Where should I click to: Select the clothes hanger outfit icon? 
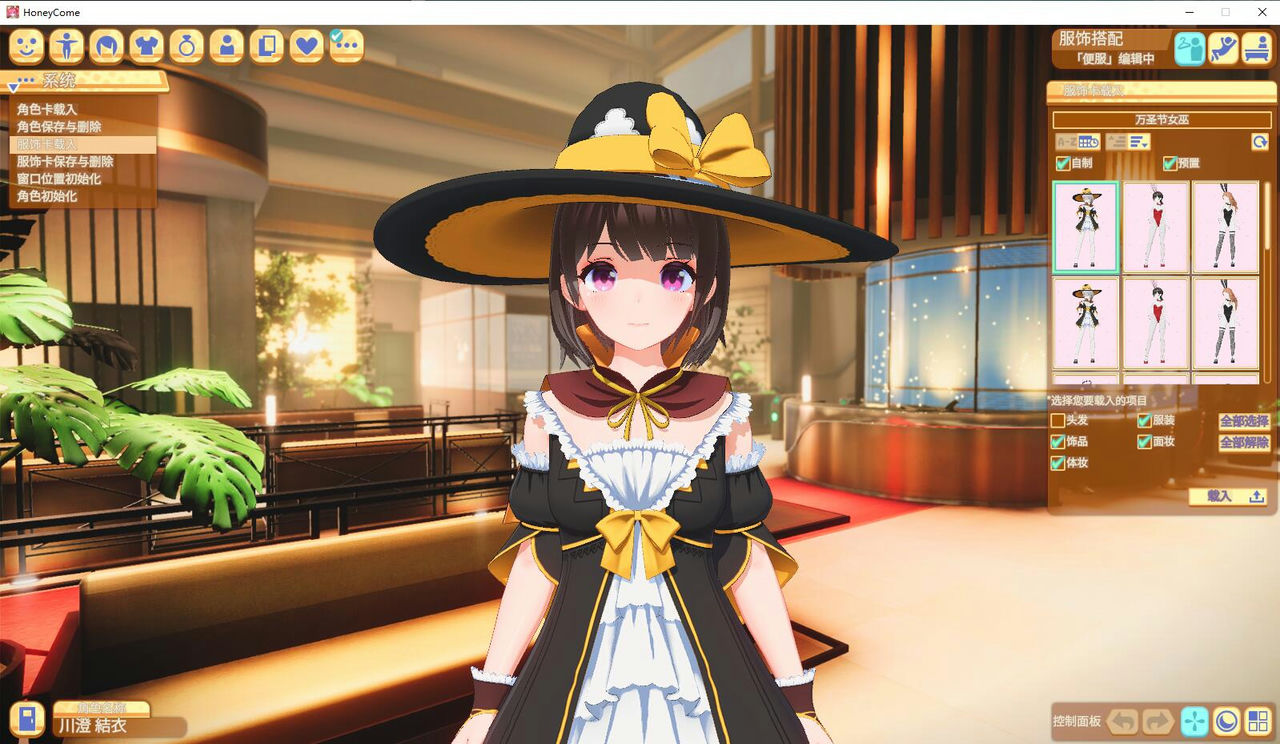coord(1189,47)
